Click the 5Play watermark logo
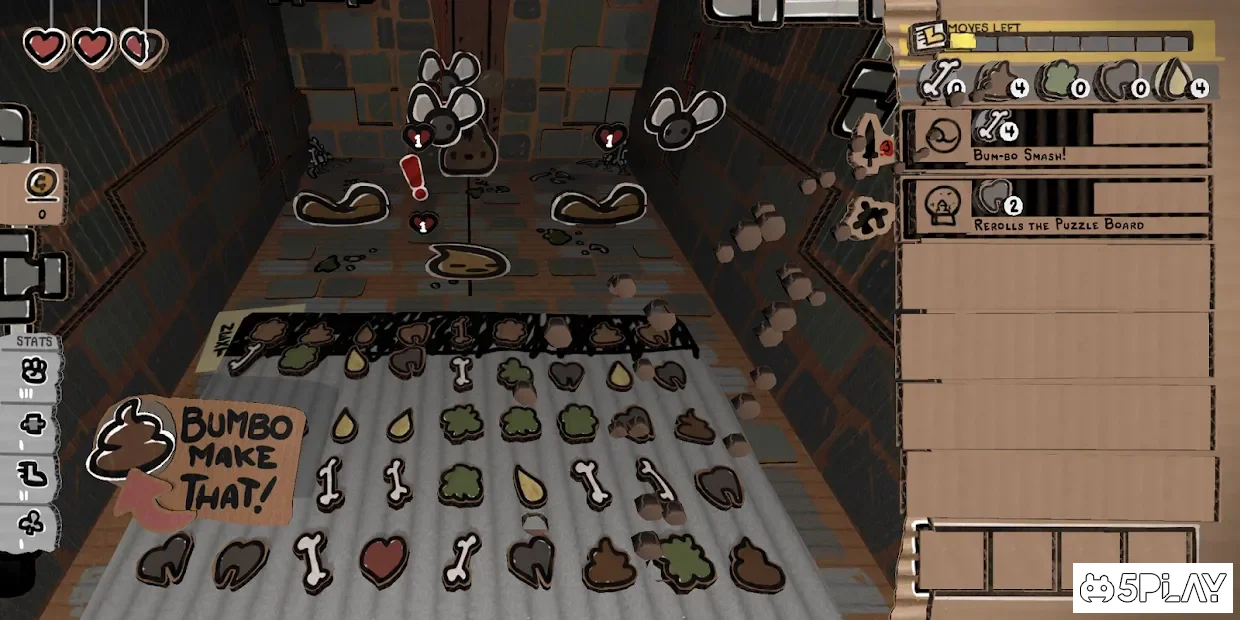 point(1152,588)
